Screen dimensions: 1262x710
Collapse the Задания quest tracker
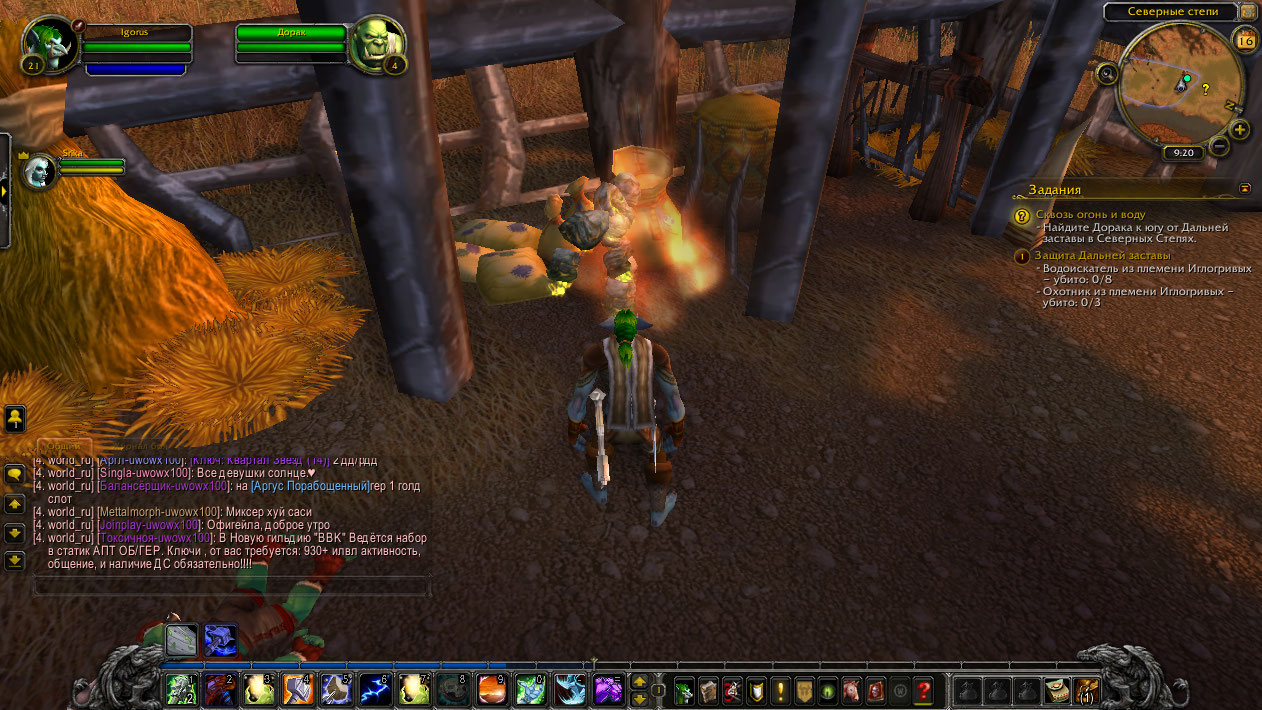click(1245, 188)
